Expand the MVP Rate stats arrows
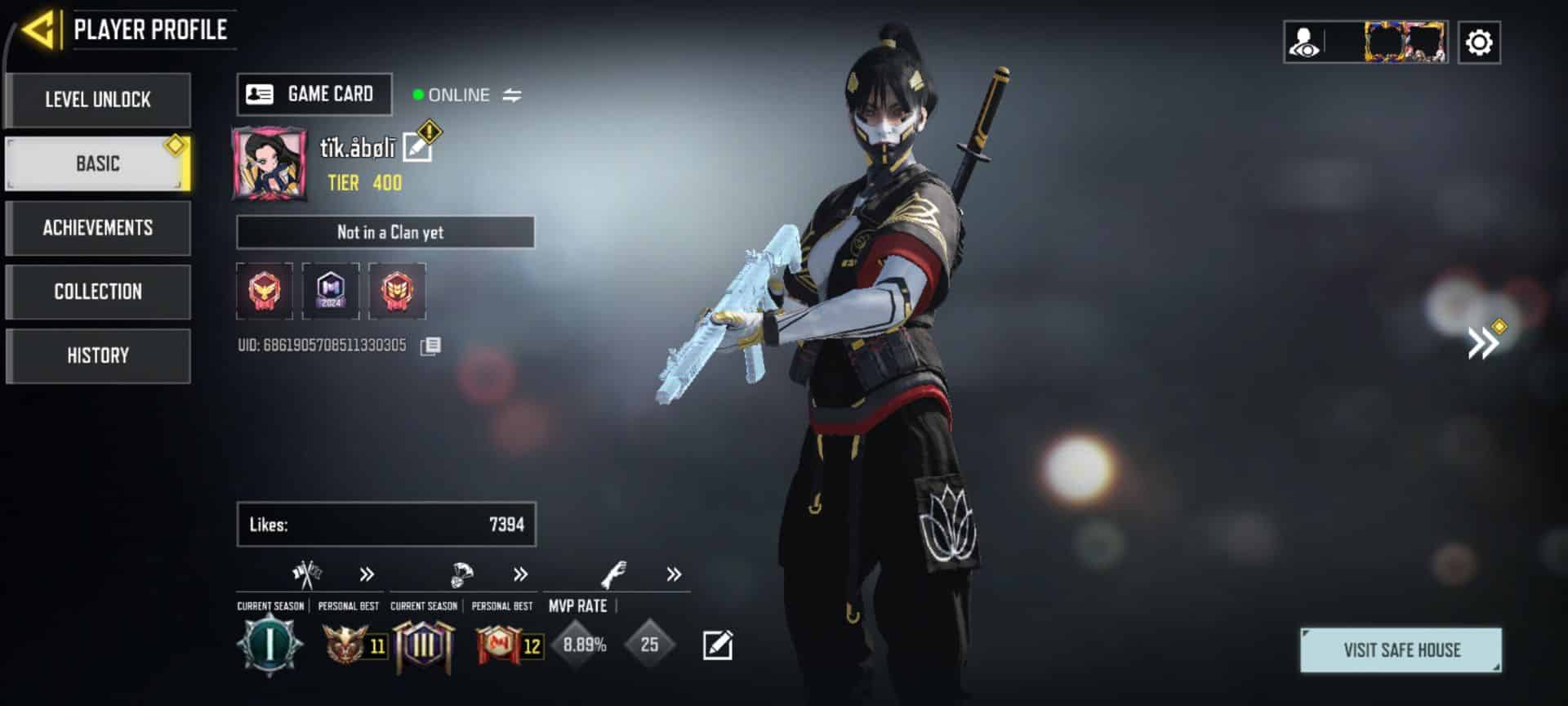 tap(674, 574)
